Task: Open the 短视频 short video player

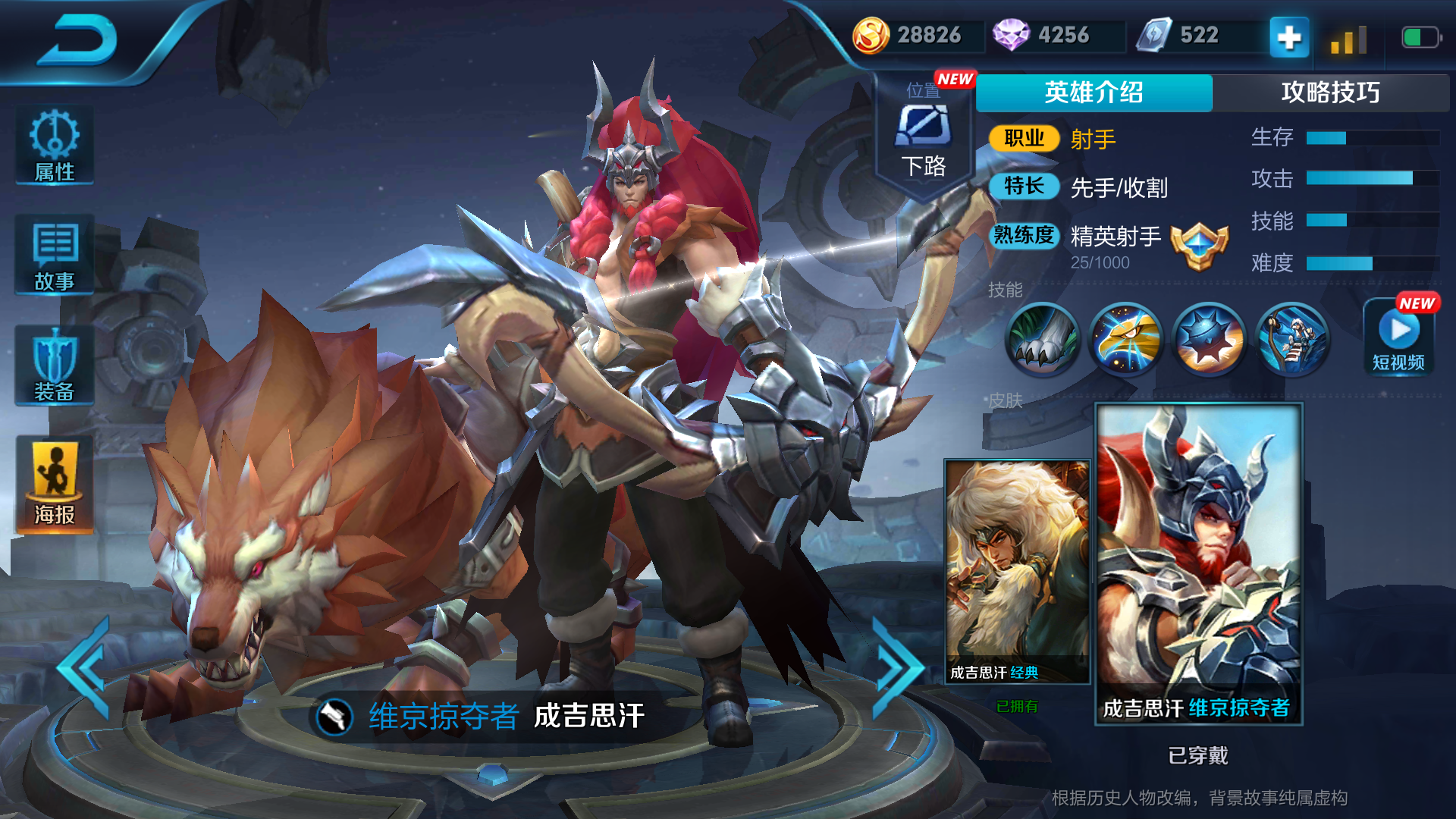Action: pos(1399,337)
